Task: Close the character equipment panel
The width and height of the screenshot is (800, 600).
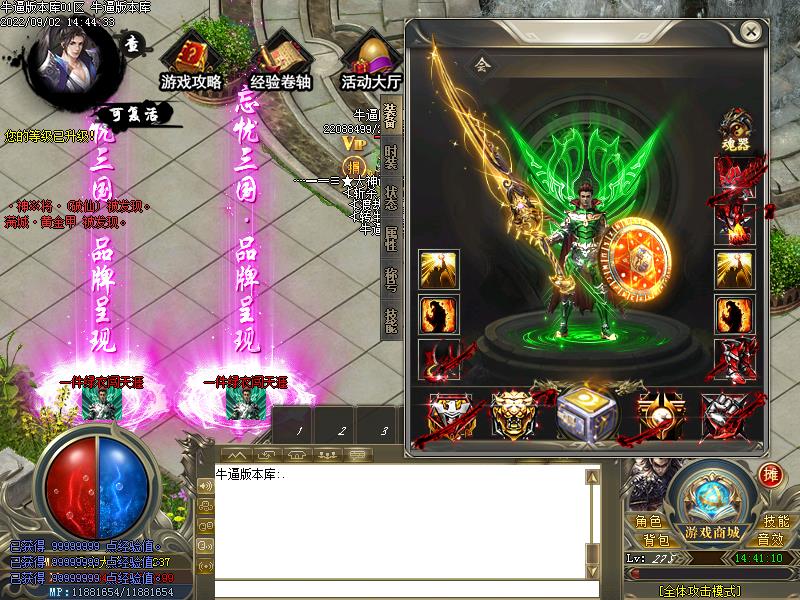Action: 751,32
